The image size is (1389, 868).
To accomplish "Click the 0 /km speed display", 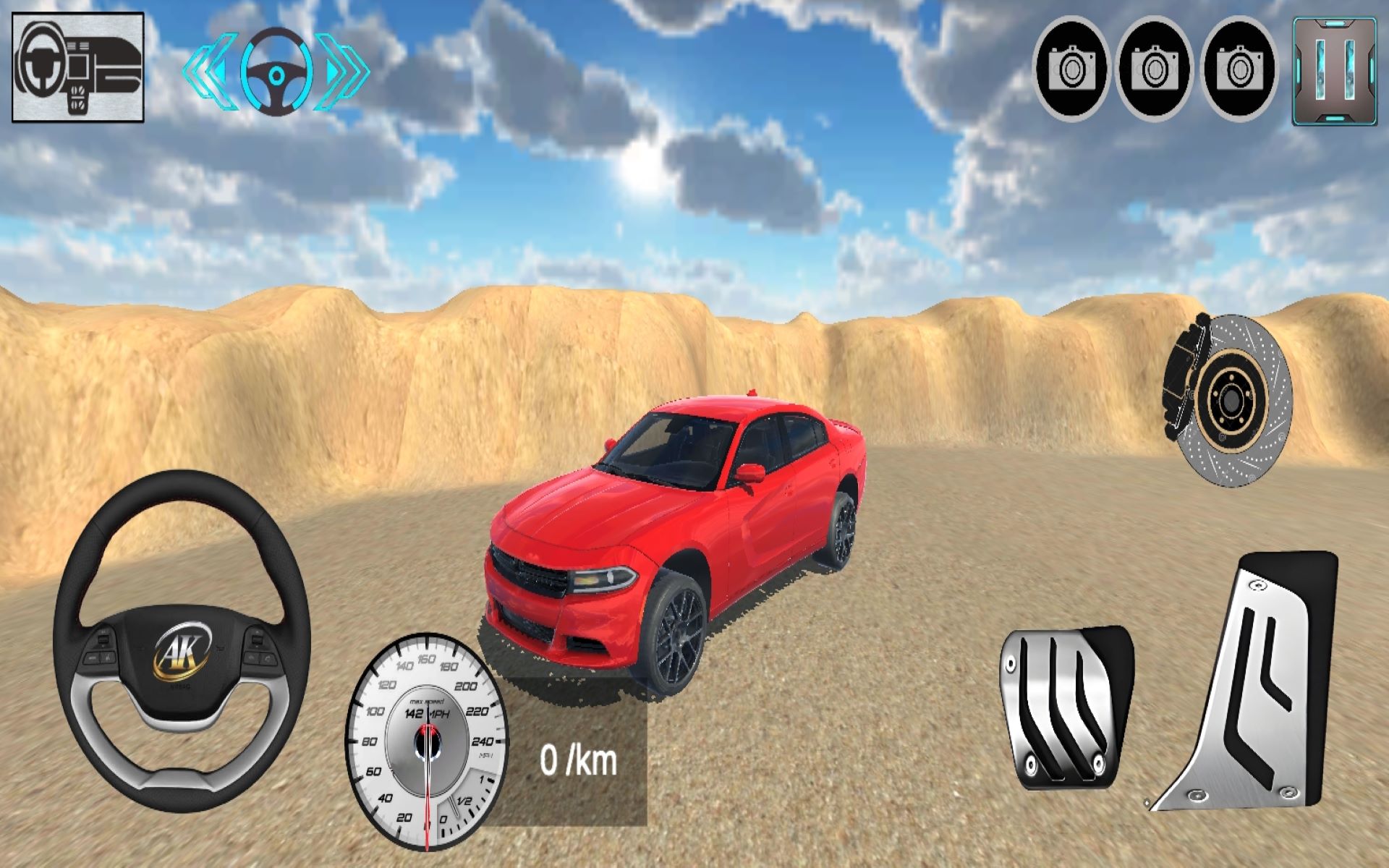I will pos(577,758).
